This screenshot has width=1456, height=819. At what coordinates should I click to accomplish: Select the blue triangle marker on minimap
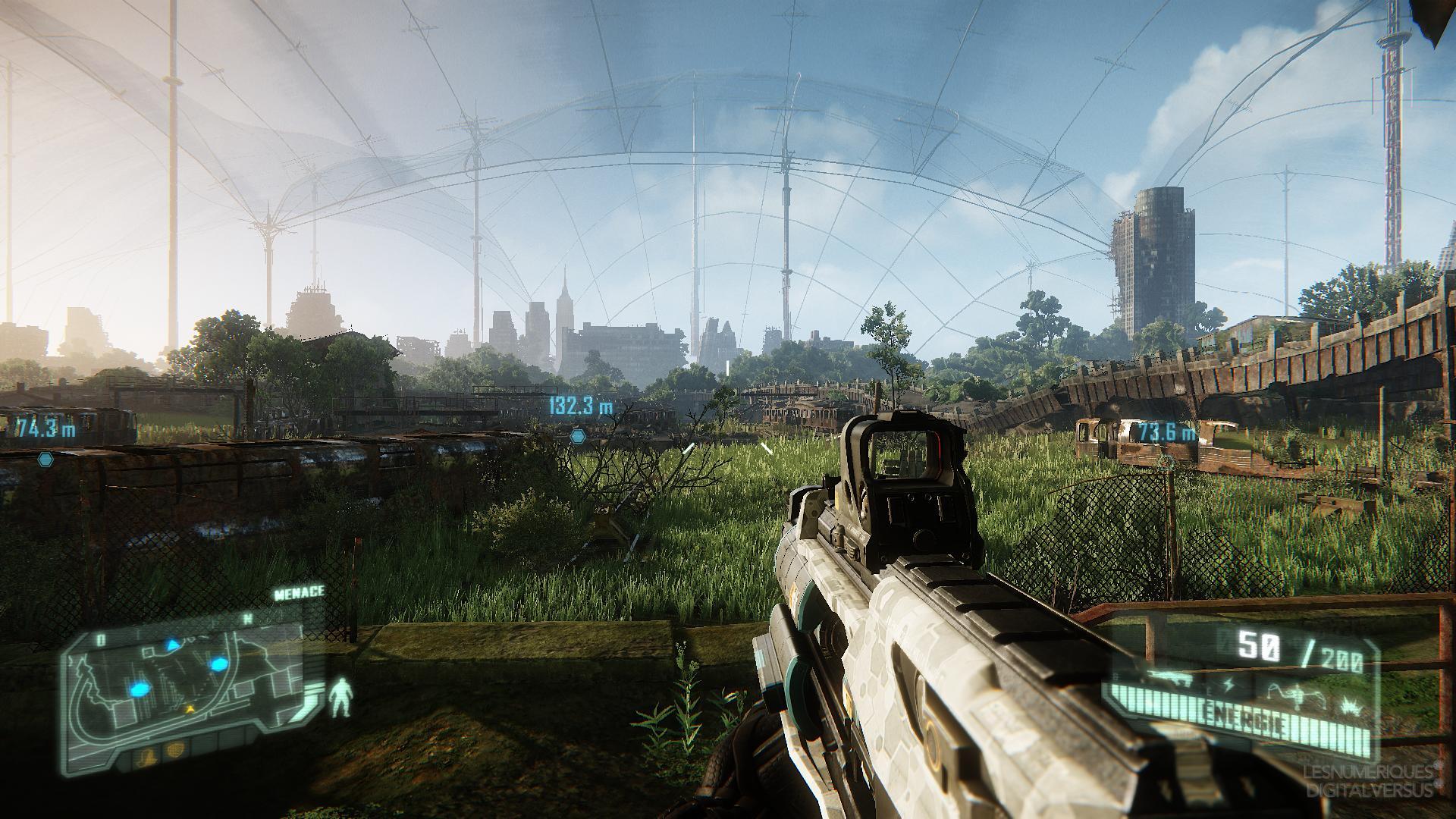(174, 645)
